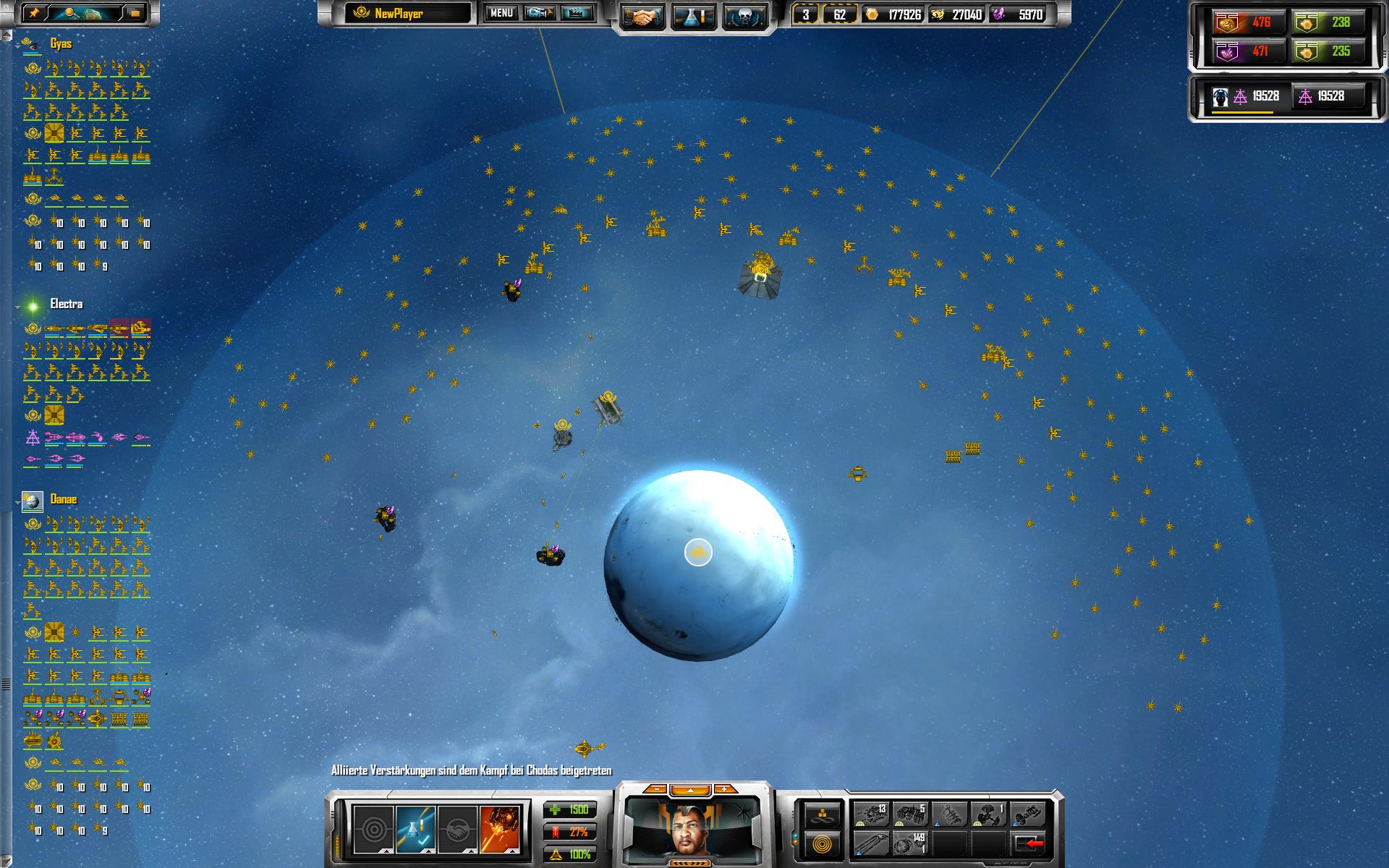
Task: Select the structure icon showing 13
Action: click(x=871, y=814)
